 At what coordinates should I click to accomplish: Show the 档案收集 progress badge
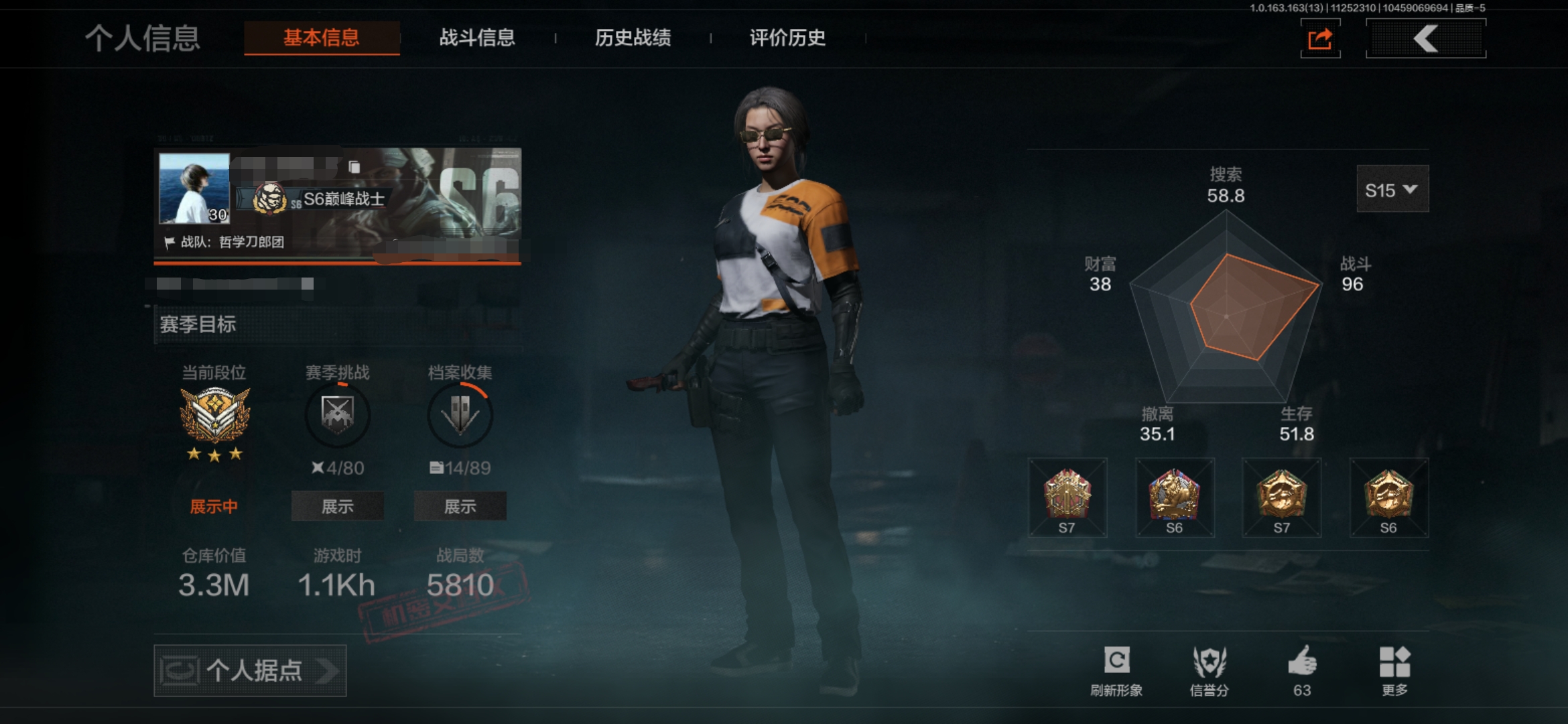pyautogui.click(x=460, y=506)
